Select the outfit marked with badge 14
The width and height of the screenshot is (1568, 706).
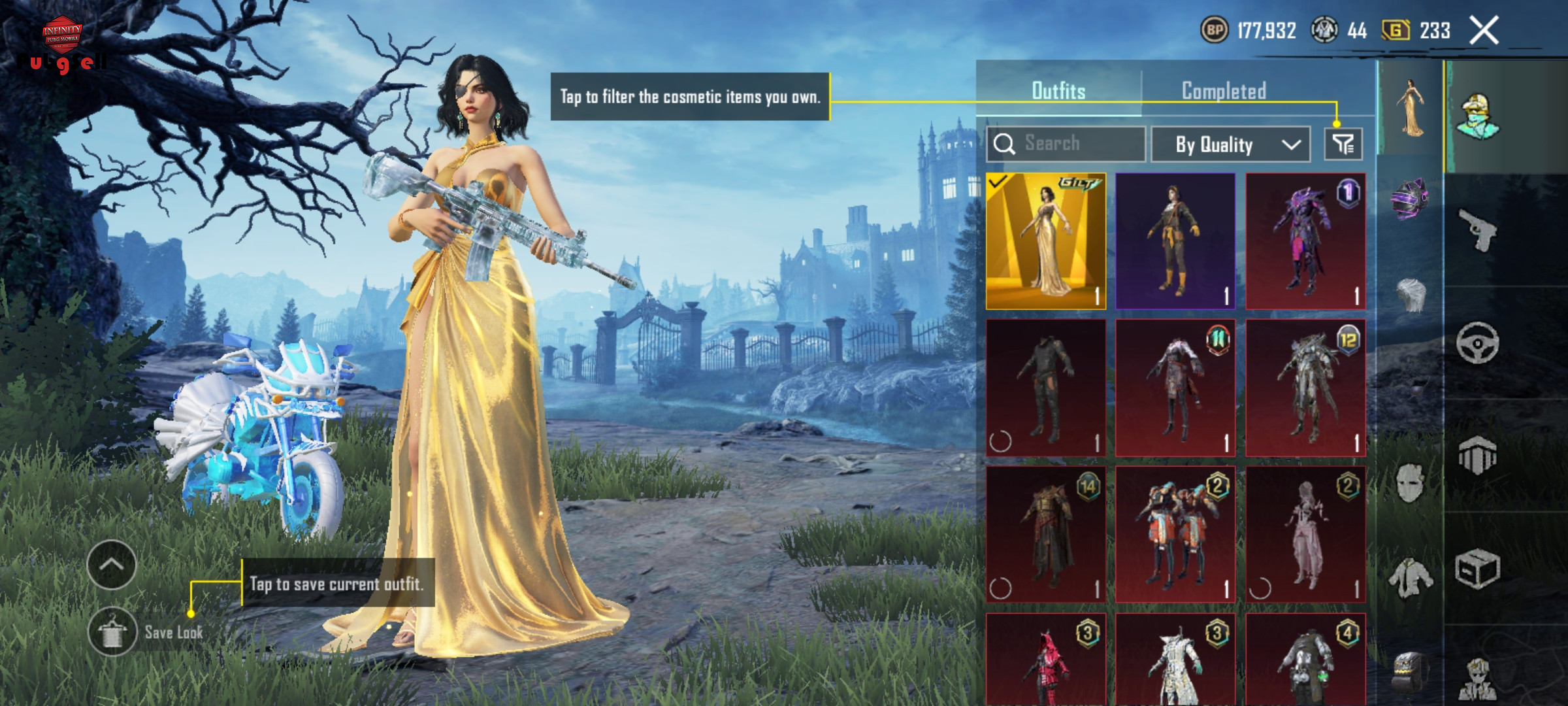point(1045,534)
